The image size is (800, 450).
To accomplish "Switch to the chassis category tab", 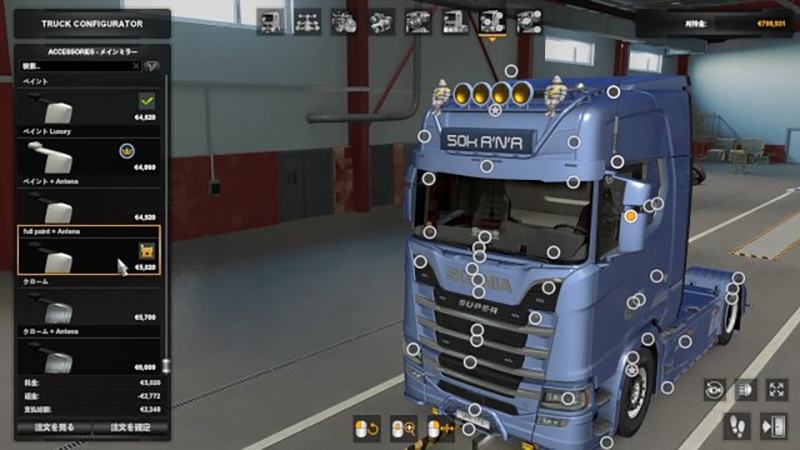I will 308,21.
